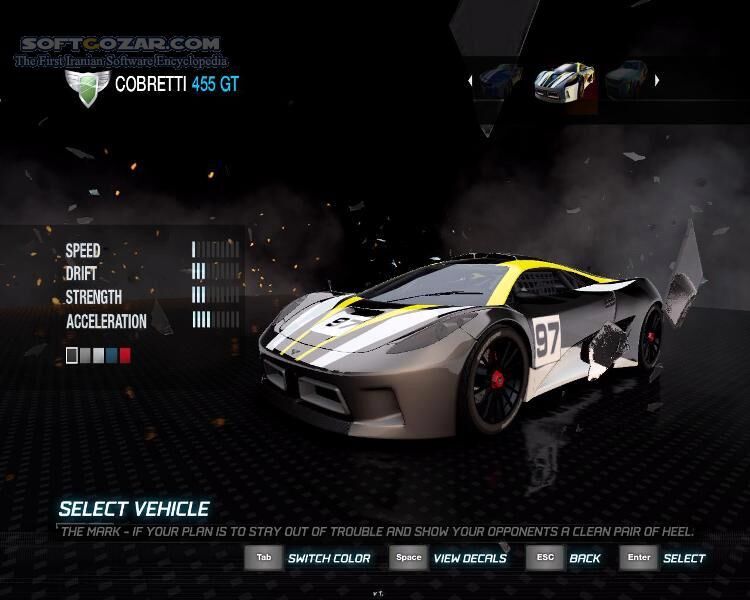The height and width of the screenshot is (600, 750).
Task: Show the next vehicle with the right arrow
Action: 657,81
